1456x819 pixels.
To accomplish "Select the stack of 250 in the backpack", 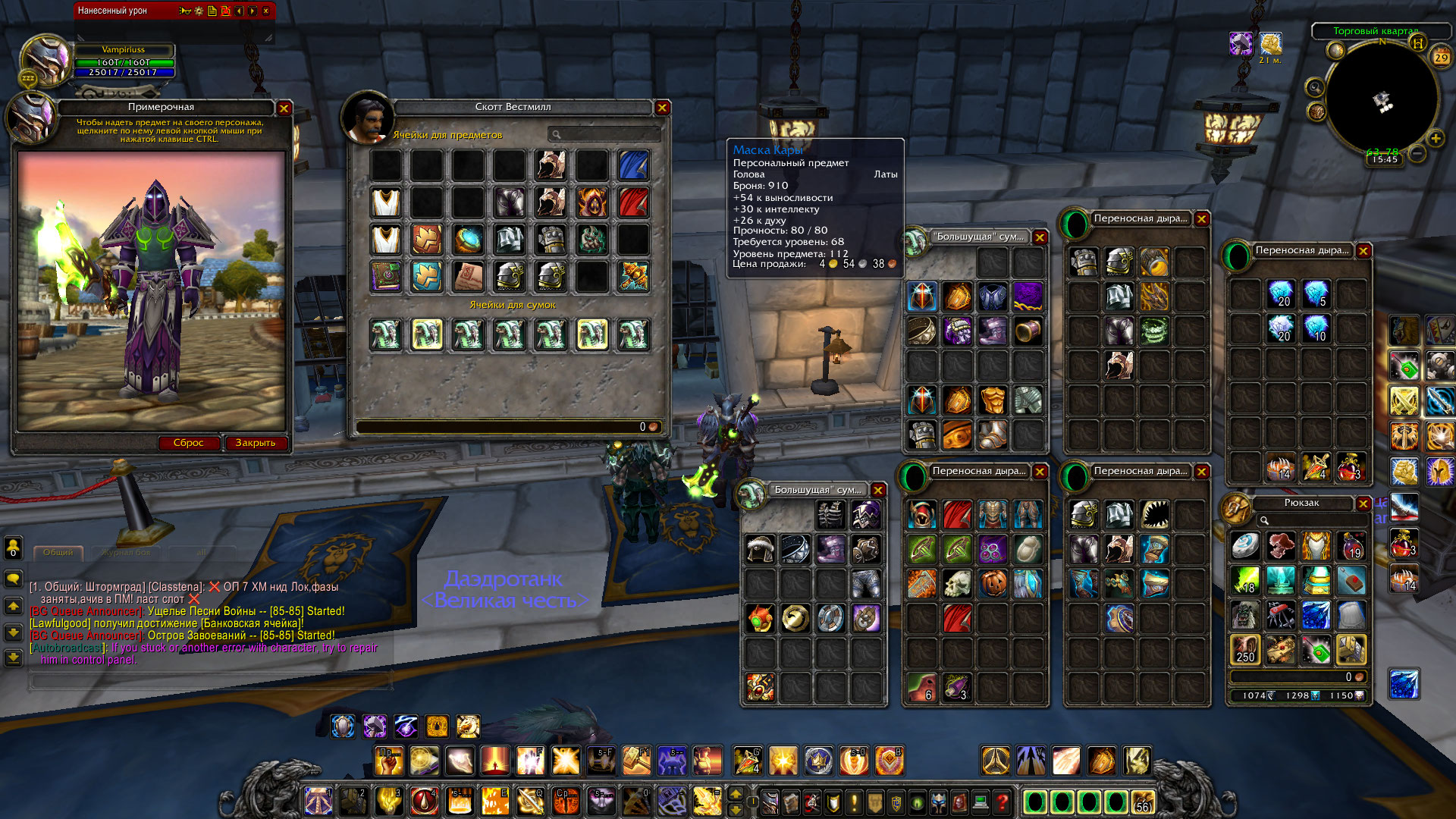I will click(1245, 649).
